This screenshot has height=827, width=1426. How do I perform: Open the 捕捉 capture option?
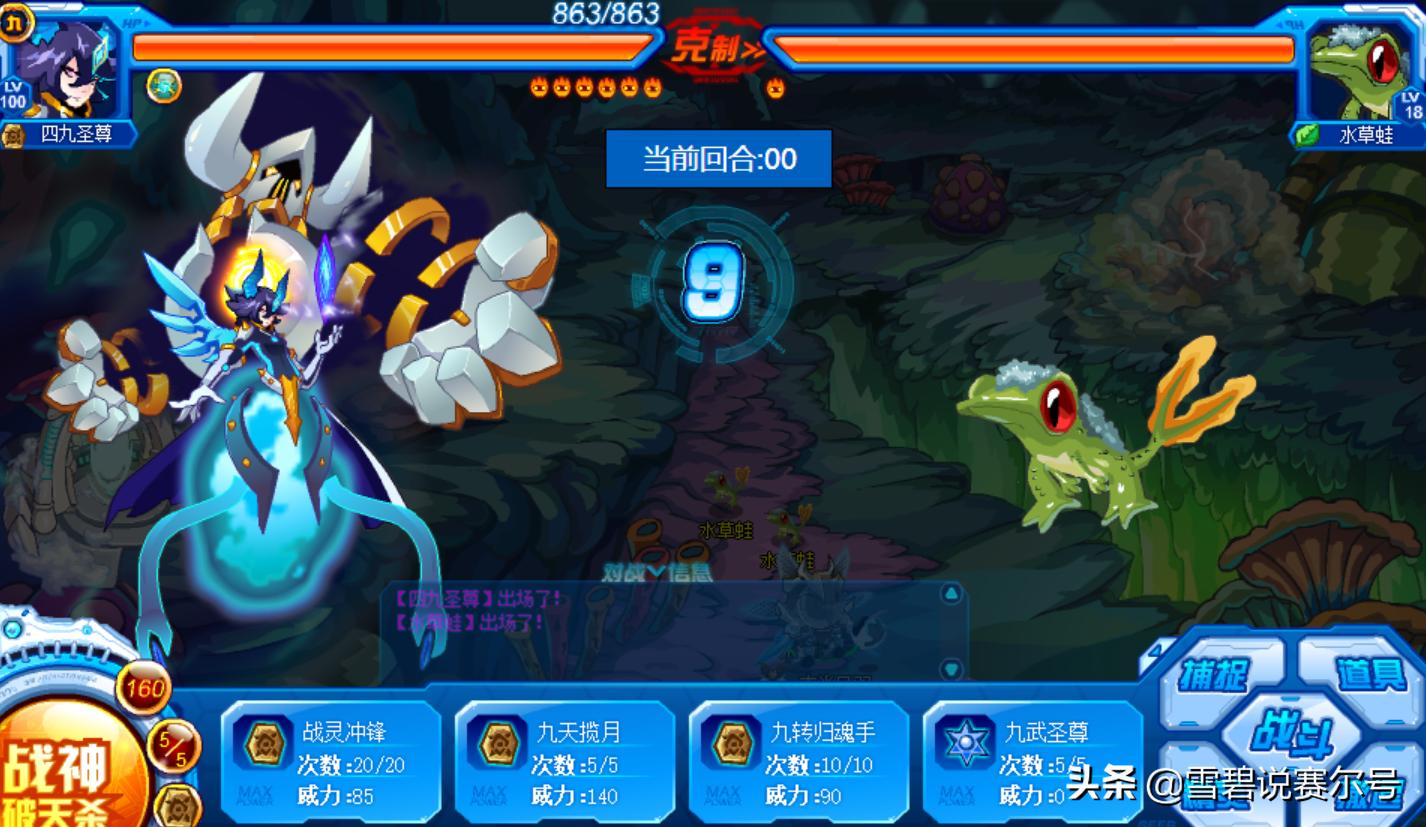coord(1214,676)
